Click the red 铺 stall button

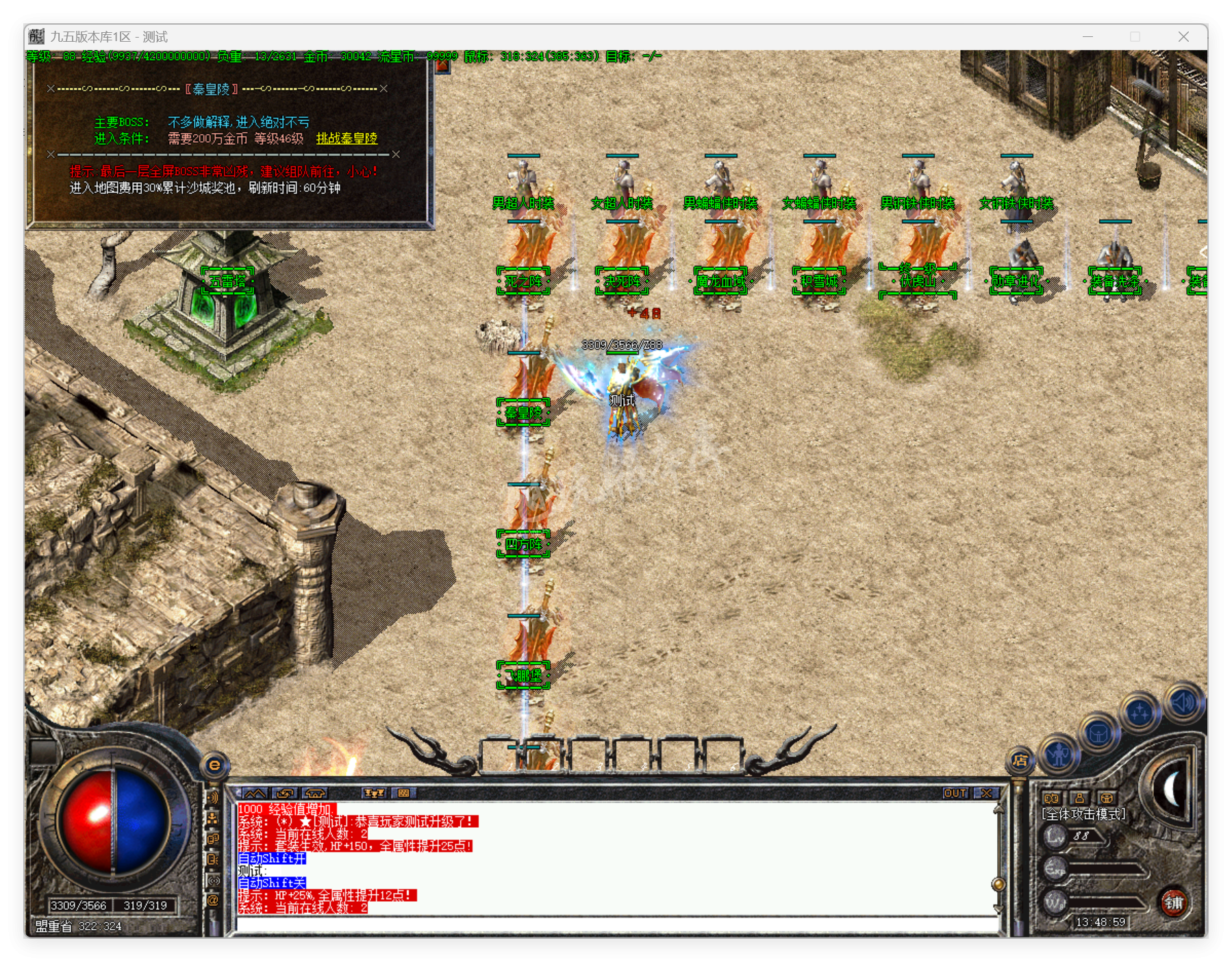point(1174,902)
